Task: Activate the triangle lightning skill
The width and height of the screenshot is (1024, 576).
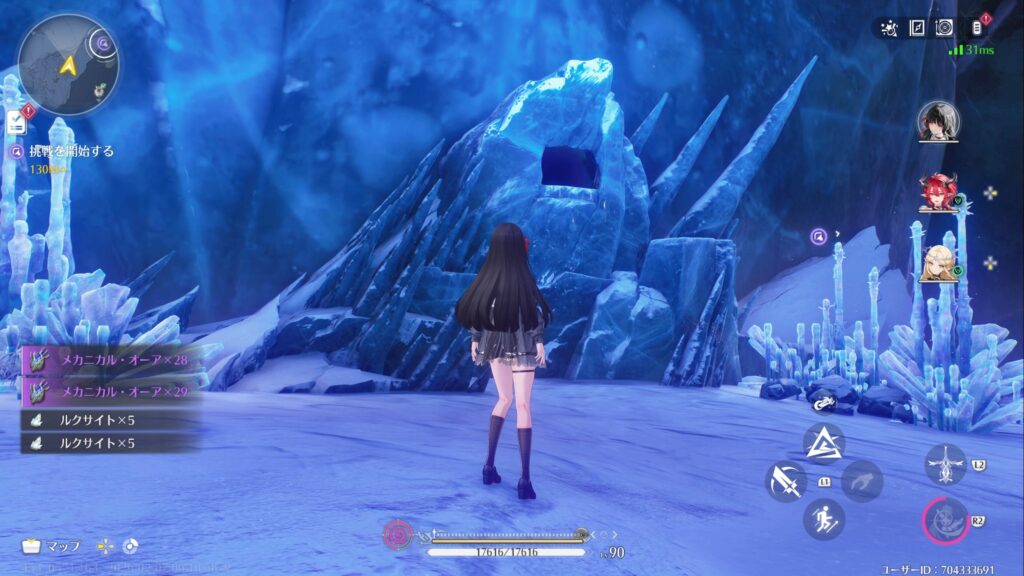Action: click(x=824, y=443)
